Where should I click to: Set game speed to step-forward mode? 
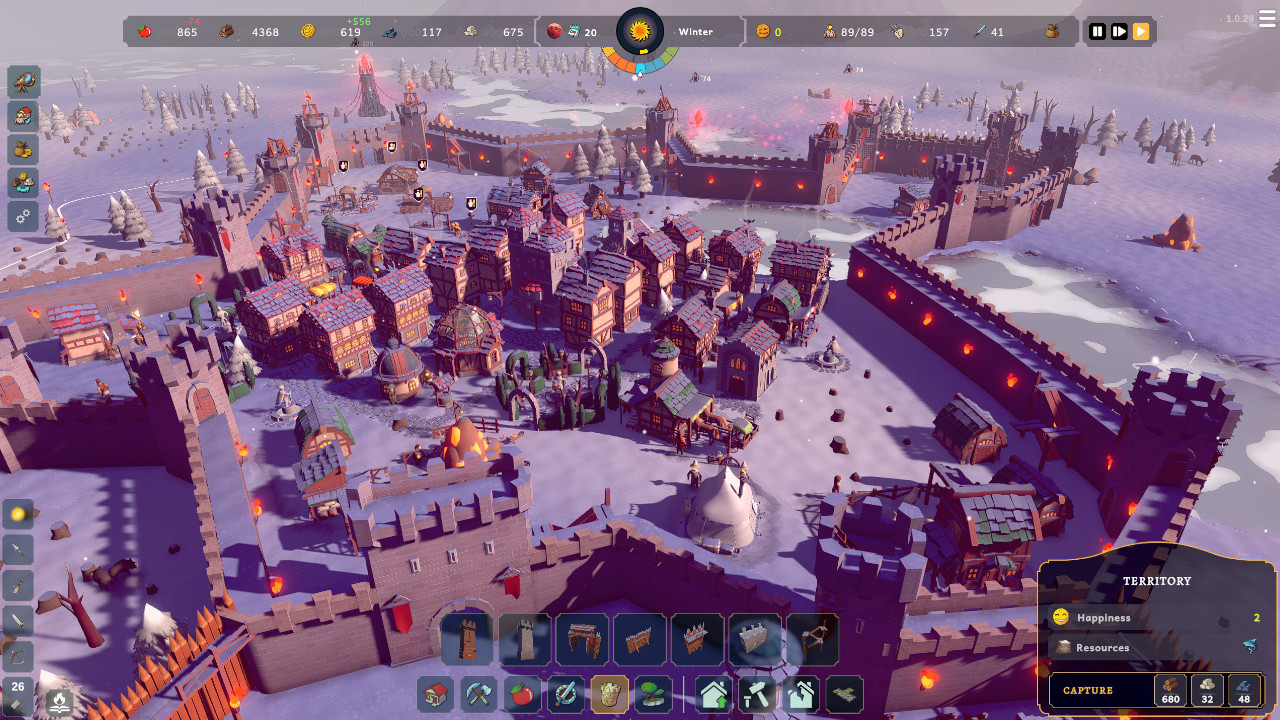coord(1119,31)
